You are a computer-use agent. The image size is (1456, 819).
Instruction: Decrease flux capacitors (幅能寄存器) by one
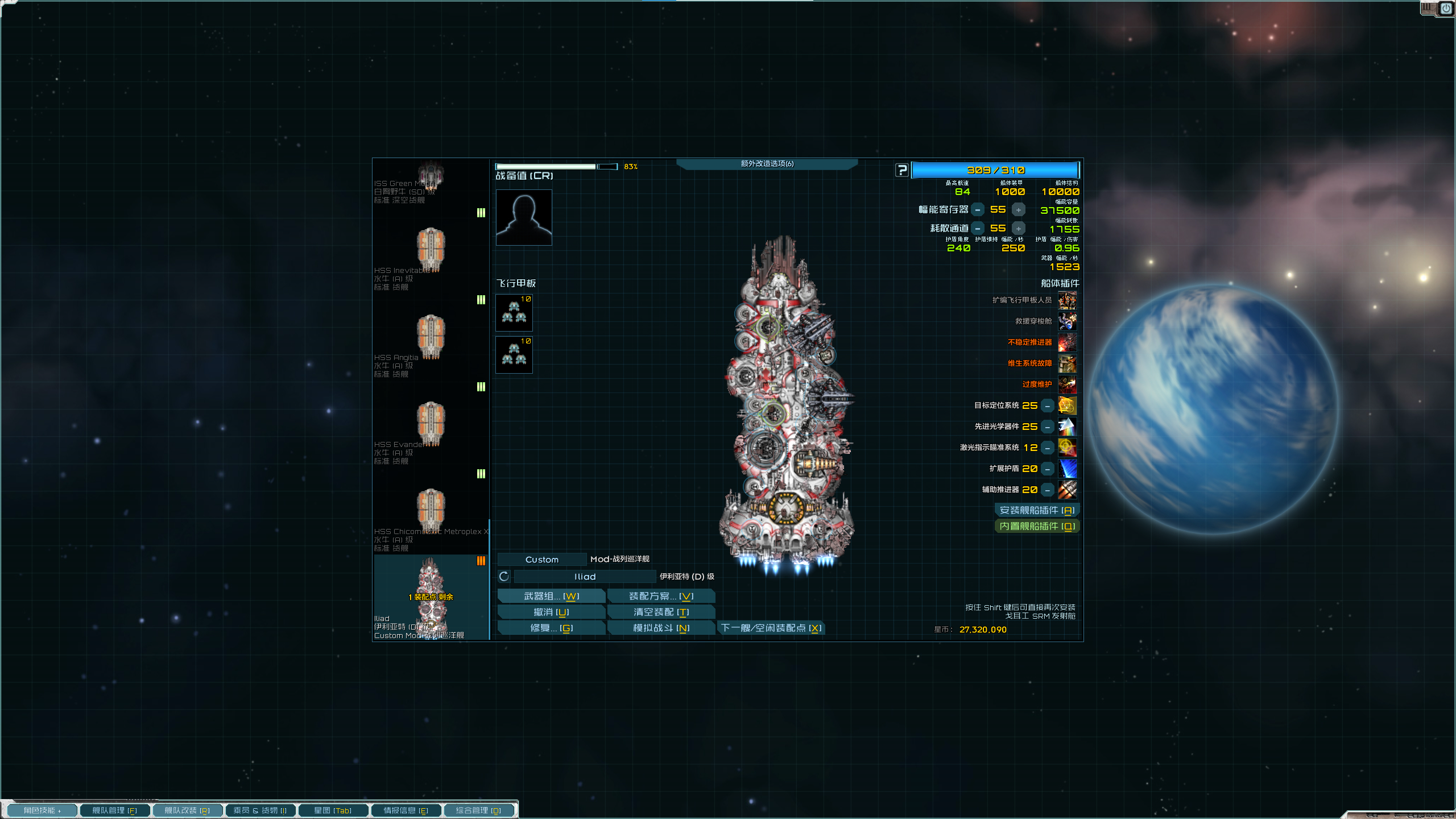(978, 210)
